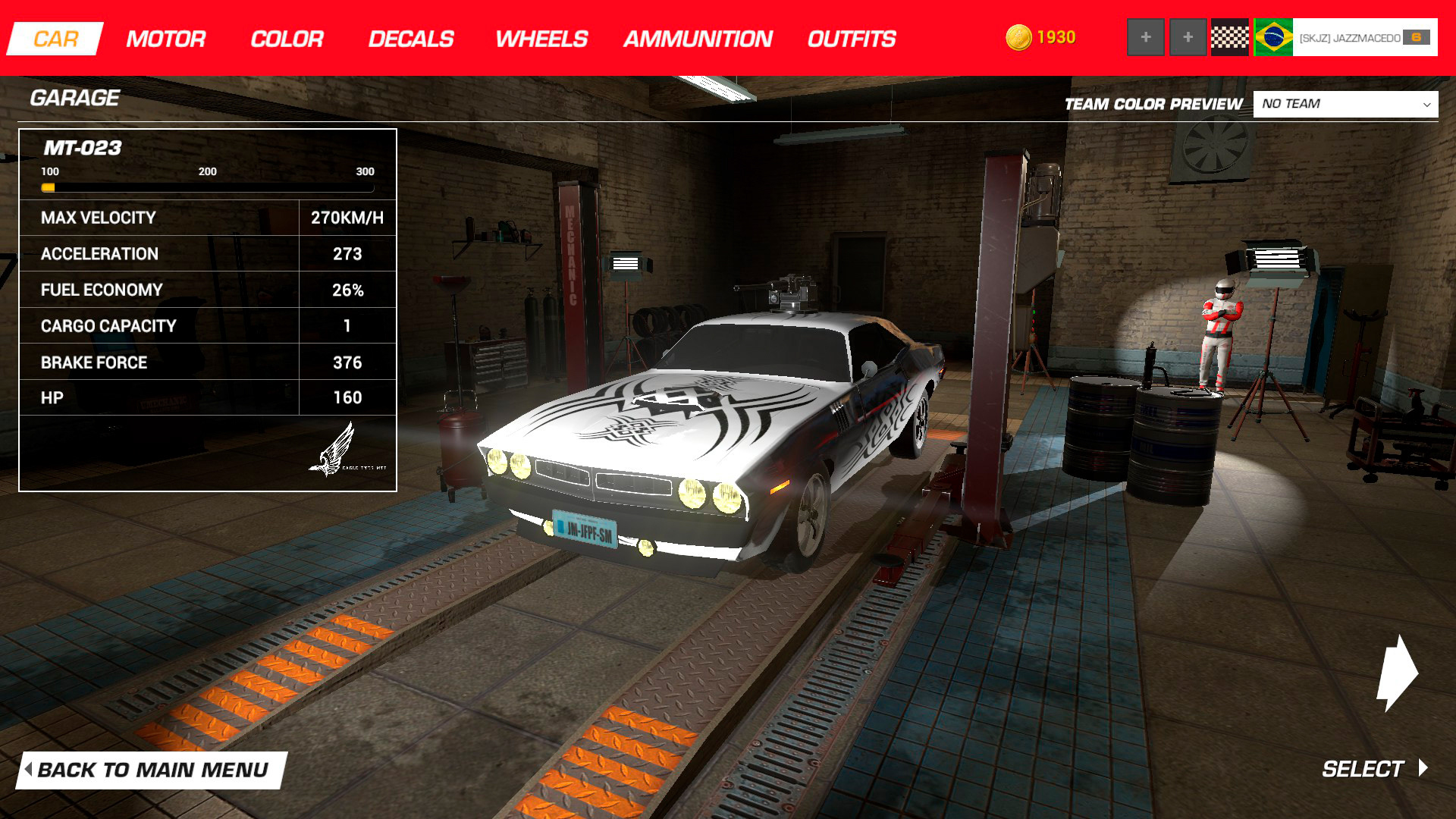Go to the COLOR tab
The width and height of the screenshot is (1456, 819).
pos(287,39)
